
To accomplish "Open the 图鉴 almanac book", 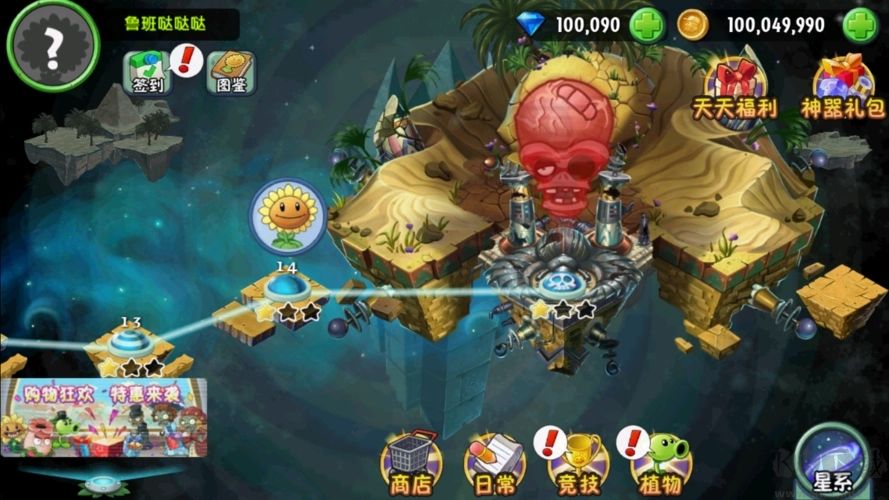I will tap(230, 72).
